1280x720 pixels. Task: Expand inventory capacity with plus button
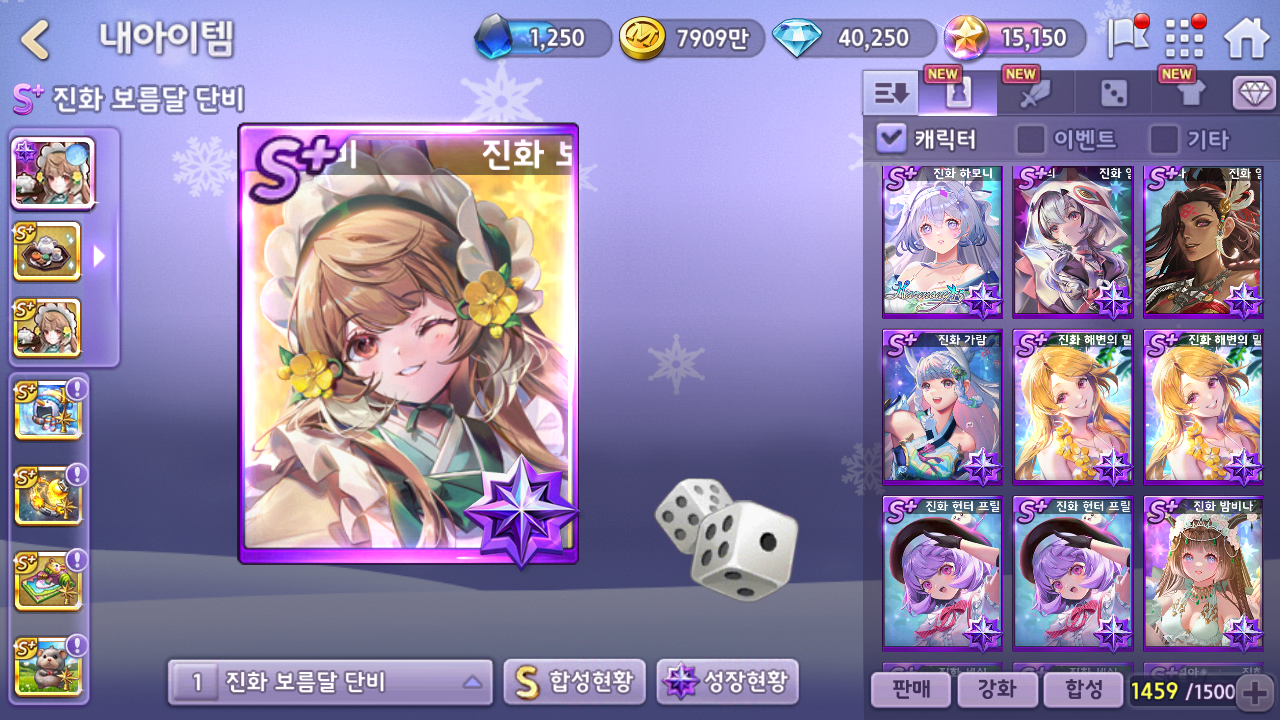pos(1254,691)
